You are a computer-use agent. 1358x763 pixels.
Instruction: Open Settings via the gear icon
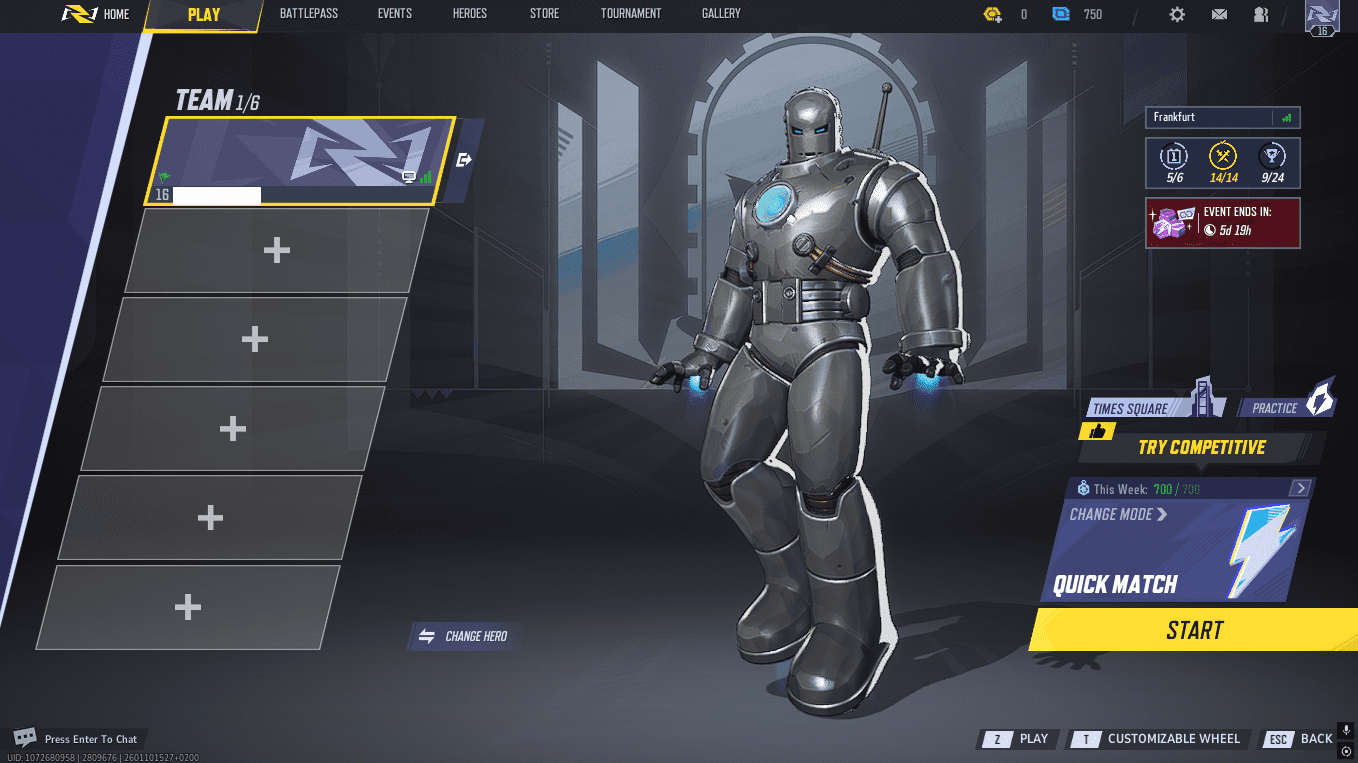click(x=1177, y=15)
